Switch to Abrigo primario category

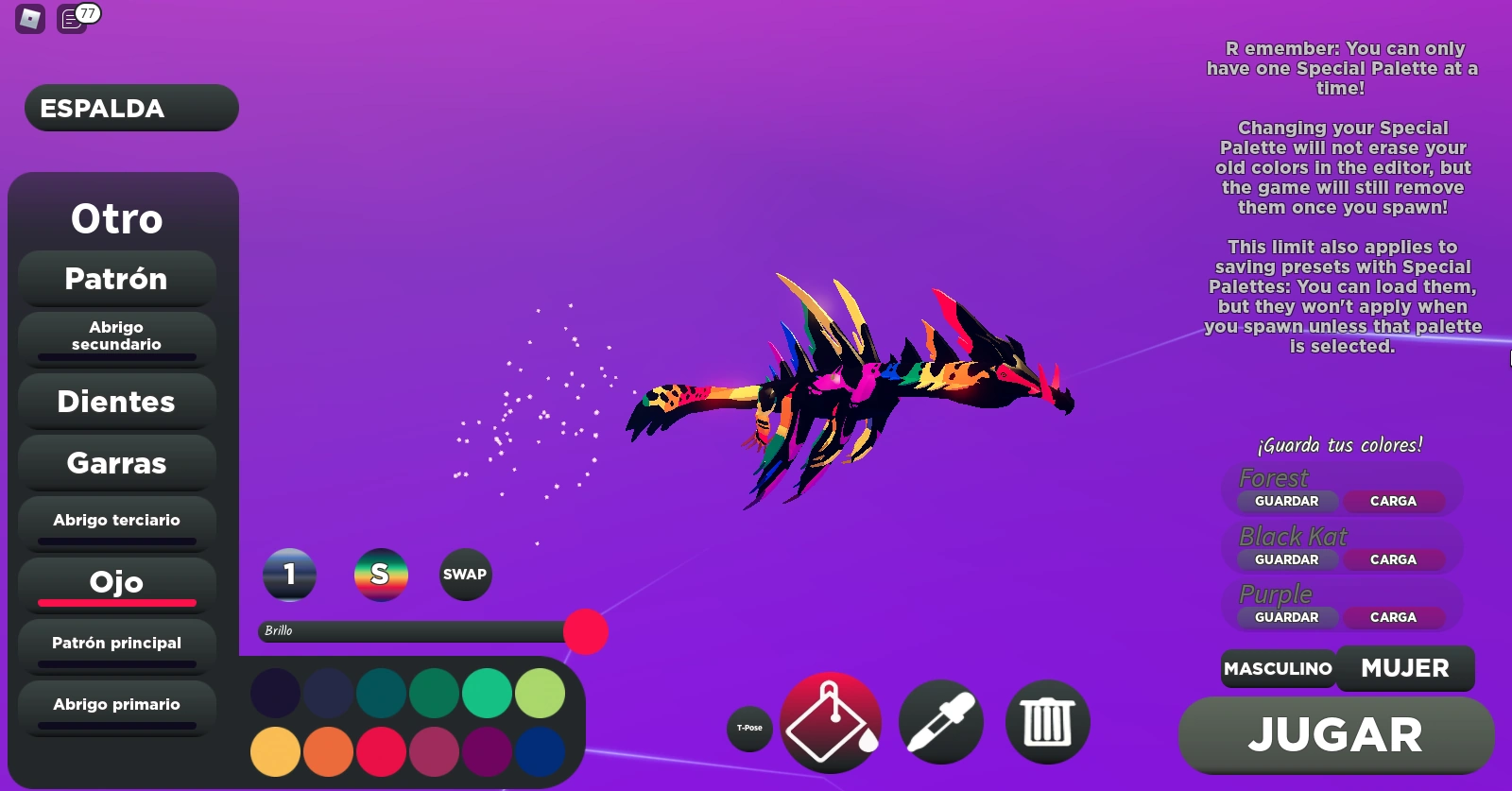click(116, 704)
